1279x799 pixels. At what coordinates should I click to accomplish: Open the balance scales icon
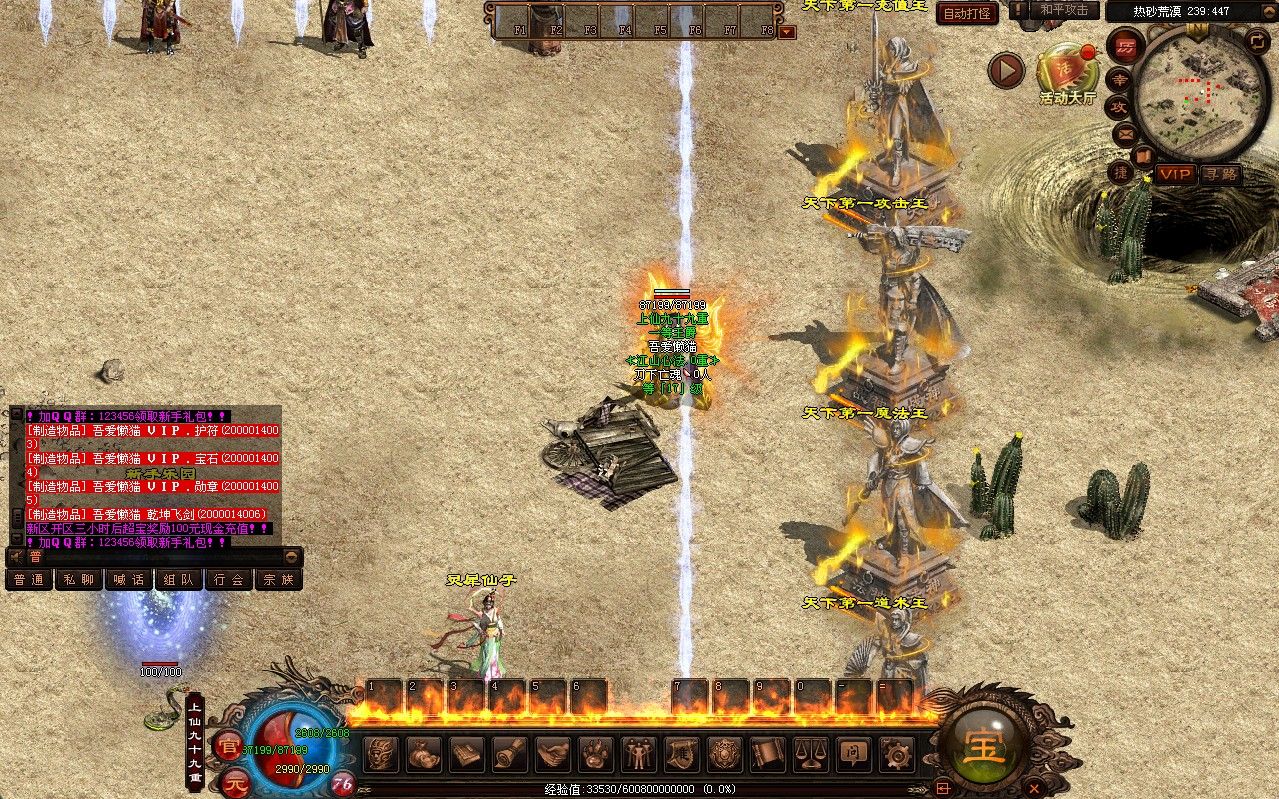tap(811, 753)
